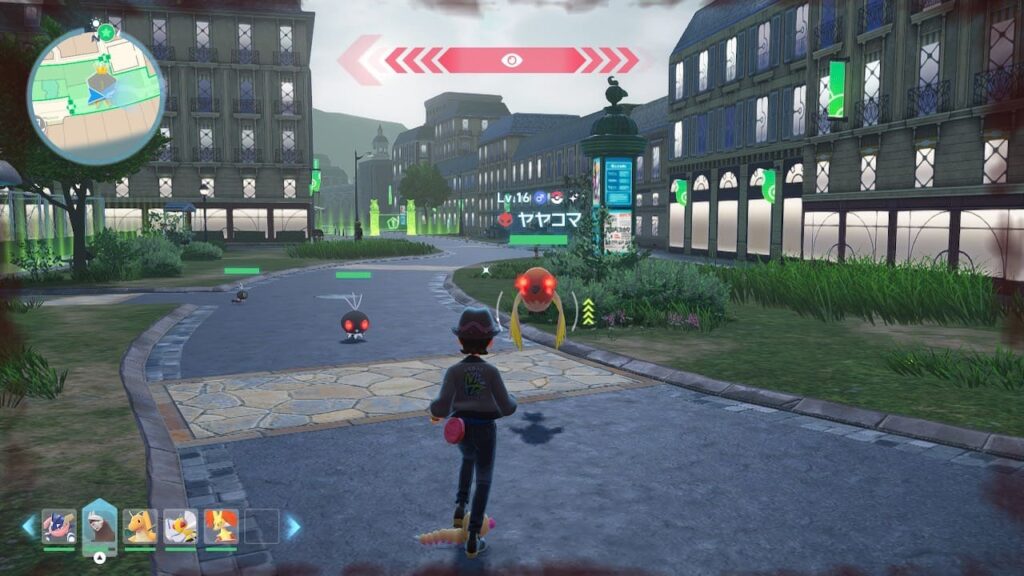
Task: Select Greninja in the party bar
Action: (59, 526)
